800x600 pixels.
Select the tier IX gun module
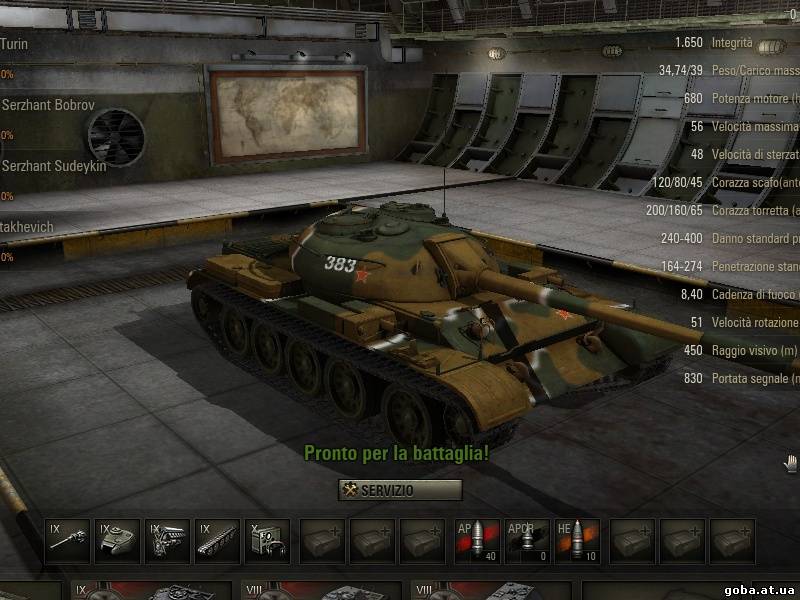click(70, 541)
